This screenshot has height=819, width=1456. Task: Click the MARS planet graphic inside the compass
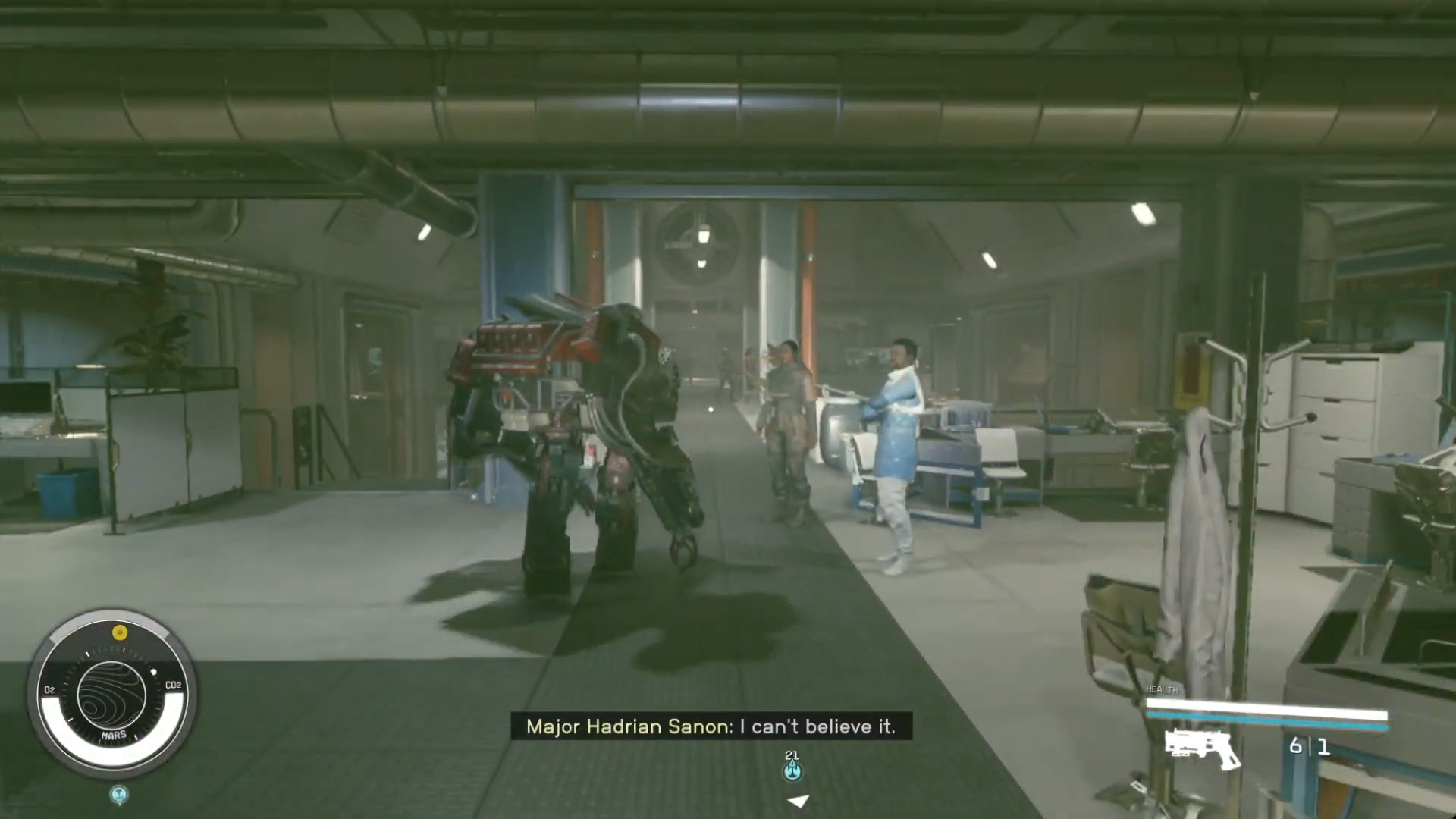click(114, 694)
